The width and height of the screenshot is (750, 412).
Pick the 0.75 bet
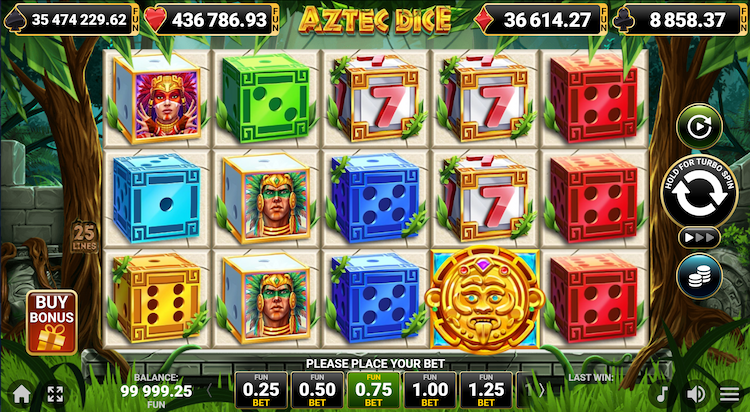click(374, 390)
